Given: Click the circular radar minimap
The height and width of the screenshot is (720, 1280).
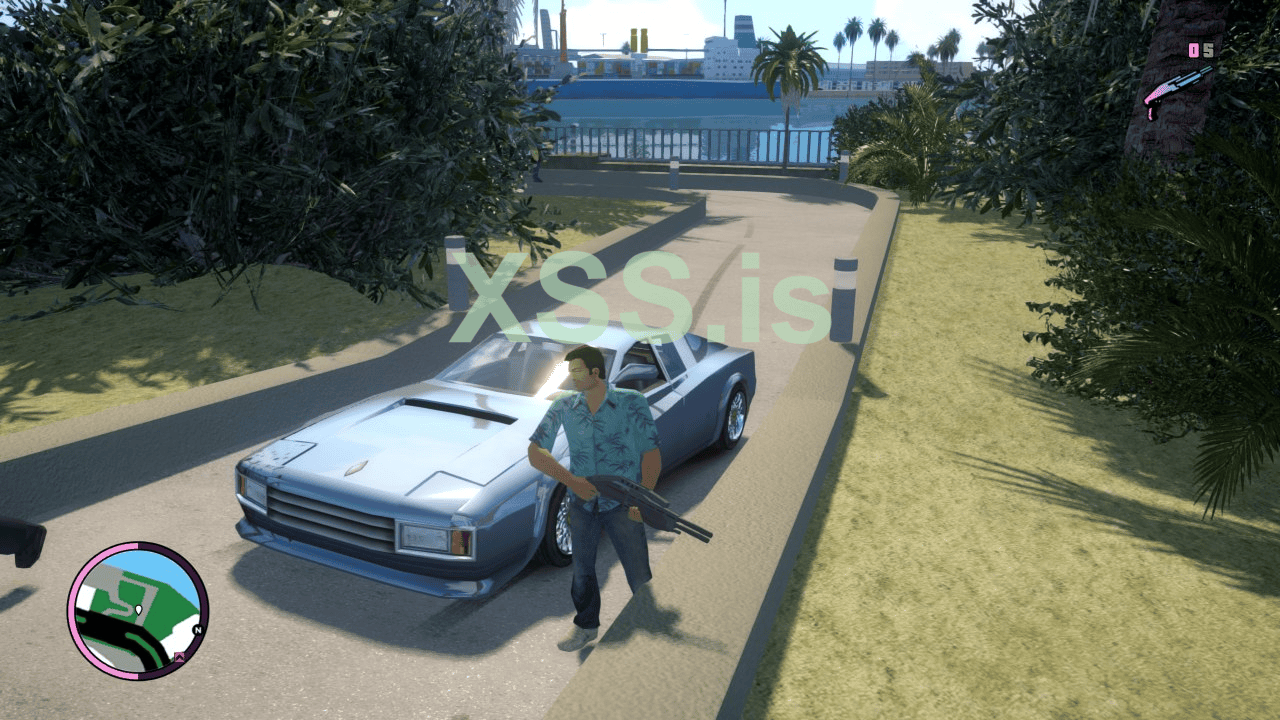Looking at the screenshot, I should pos(138,611).
